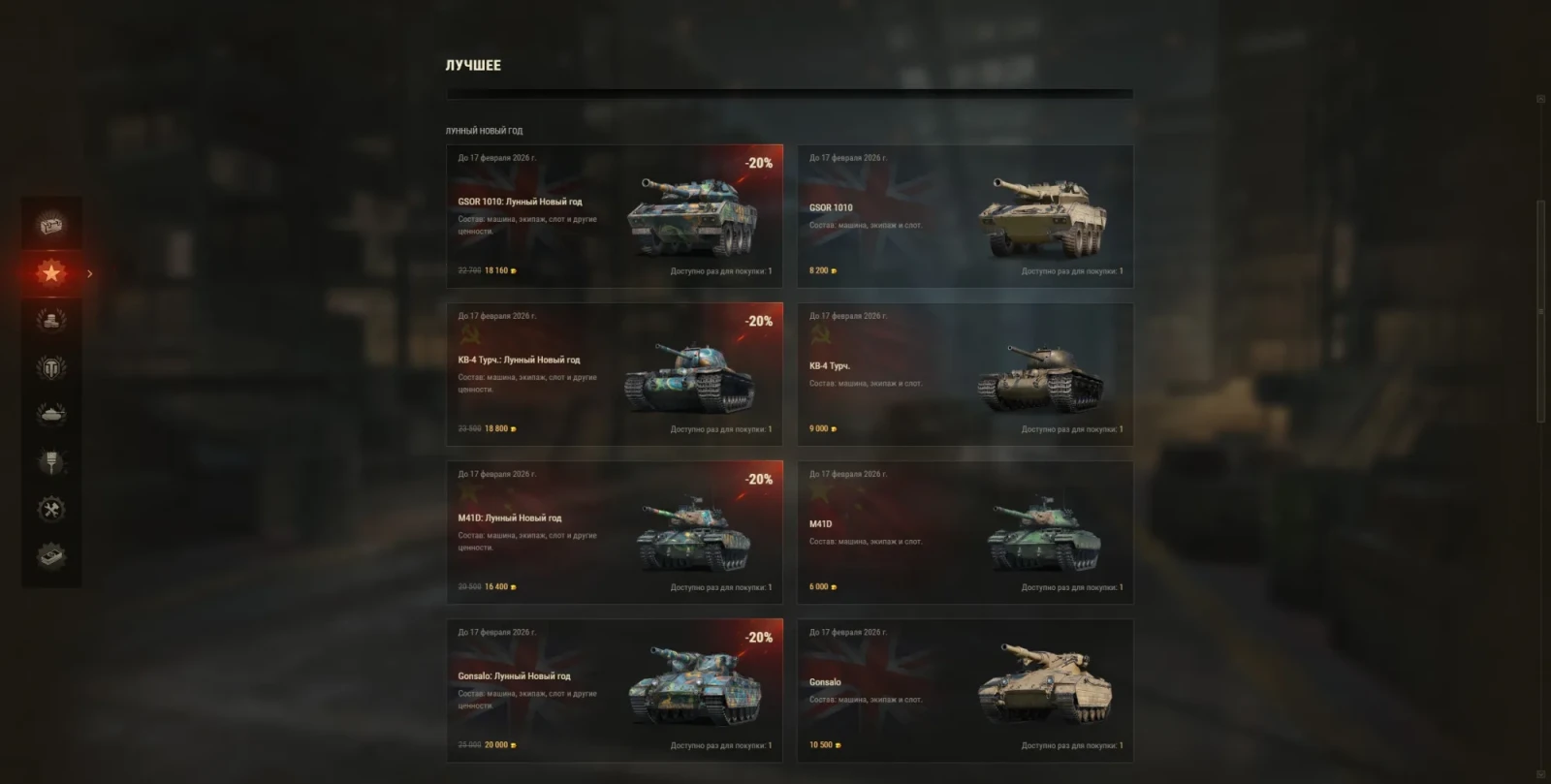
Task: Switch to the paintbrush customization category
Action: pyautogui.click(x=51, y=462)
